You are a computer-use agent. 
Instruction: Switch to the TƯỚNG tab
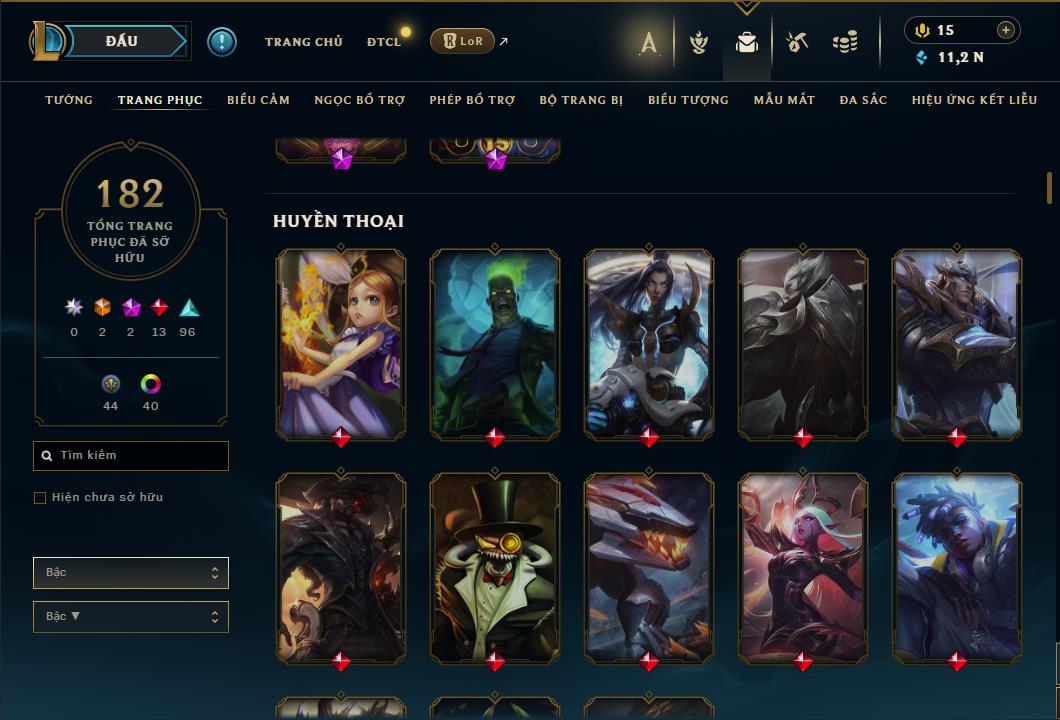coord(69,100)
